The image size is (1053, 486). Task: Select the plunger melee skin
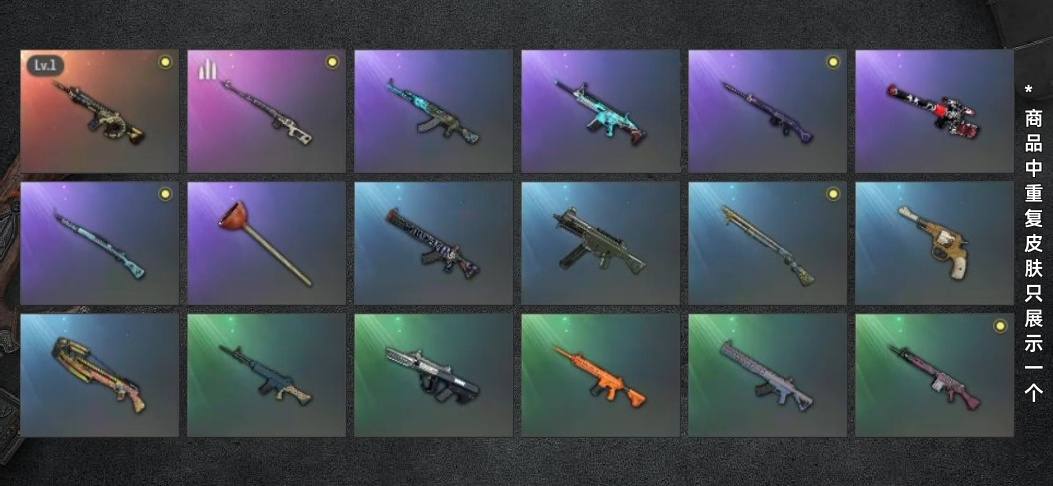[x=266, y=243]
